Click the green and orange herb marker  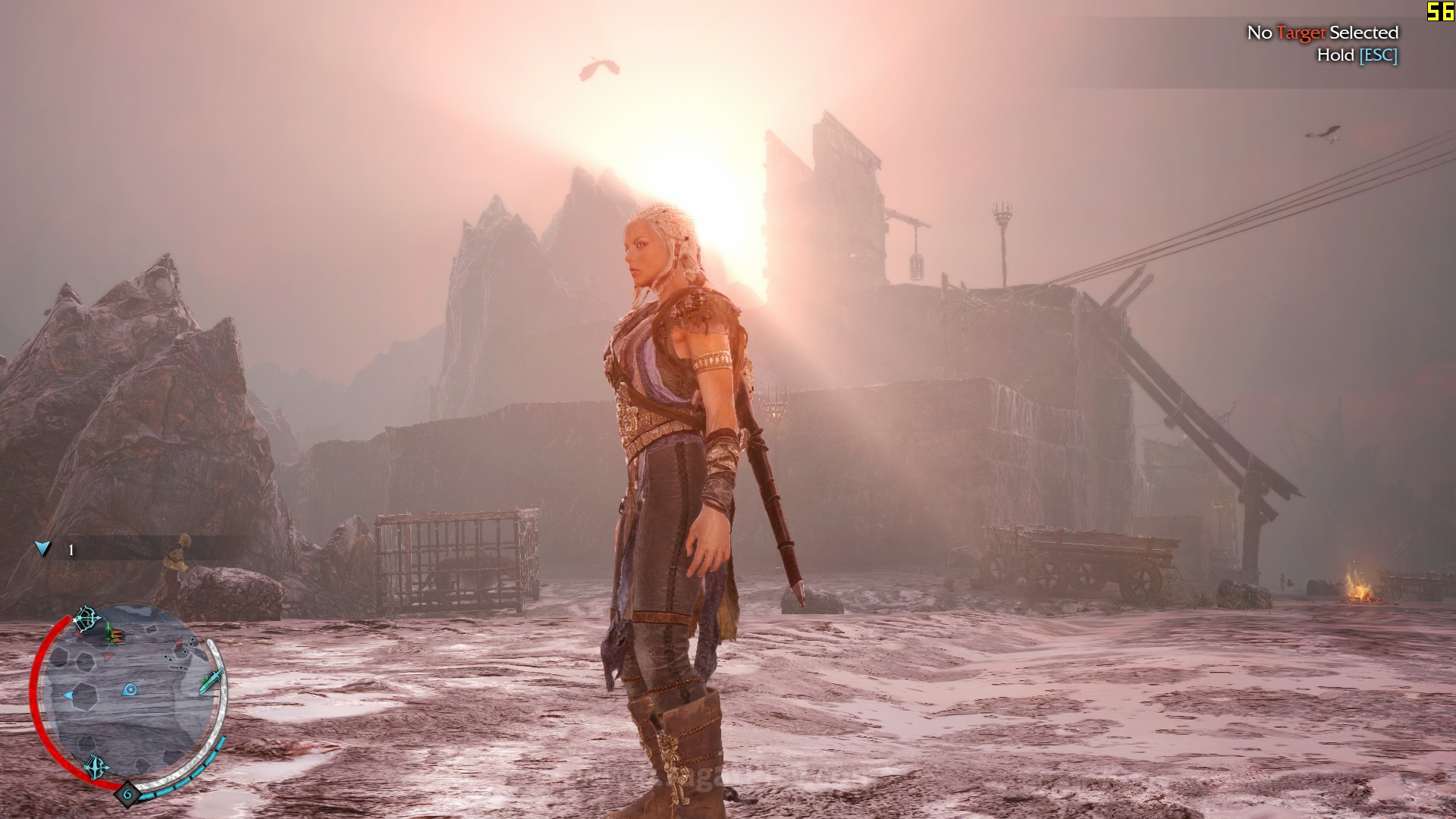click(112, 632)
